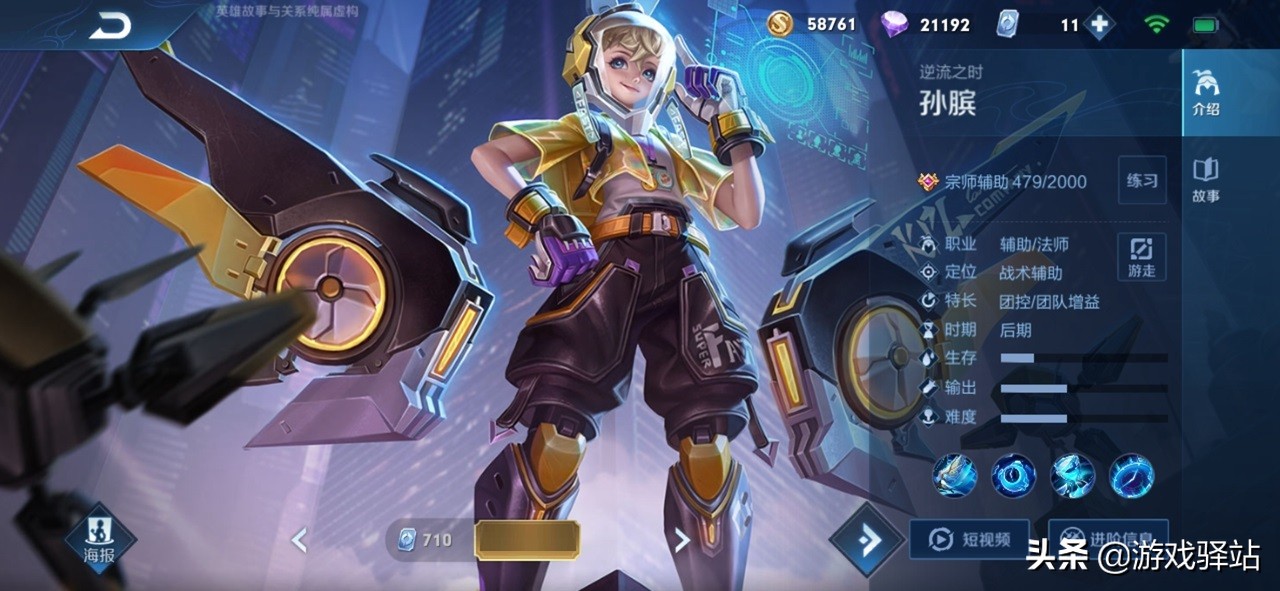Show previous skin with left arrow
The height and width of the screenshot is (591, 1280).
click(x=299, y=541)
